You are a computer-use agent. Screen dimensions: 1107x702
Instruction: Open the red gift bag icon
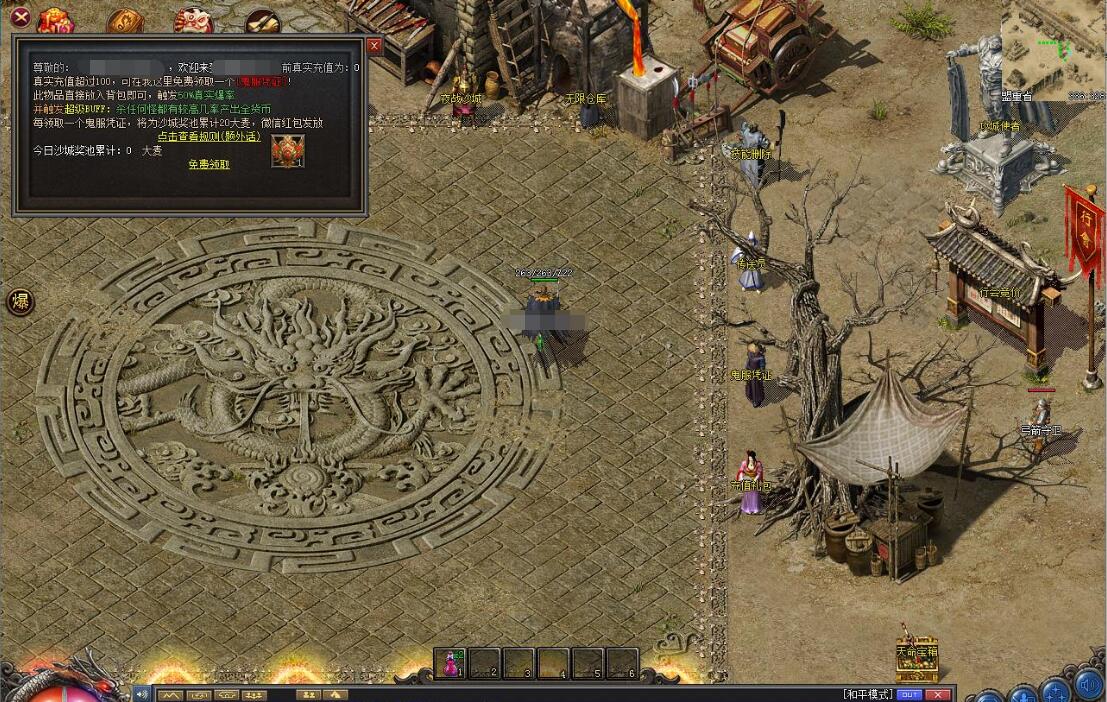pyautogui.click(x=56, y=20)
